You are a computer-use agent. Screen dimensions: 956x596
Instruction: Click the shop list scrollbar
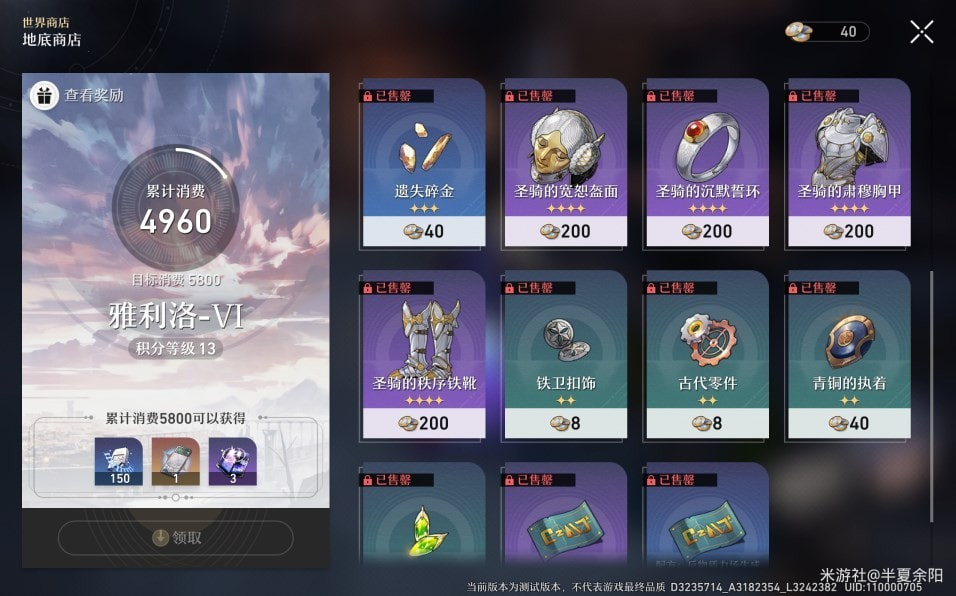click(x=931, y=395)
